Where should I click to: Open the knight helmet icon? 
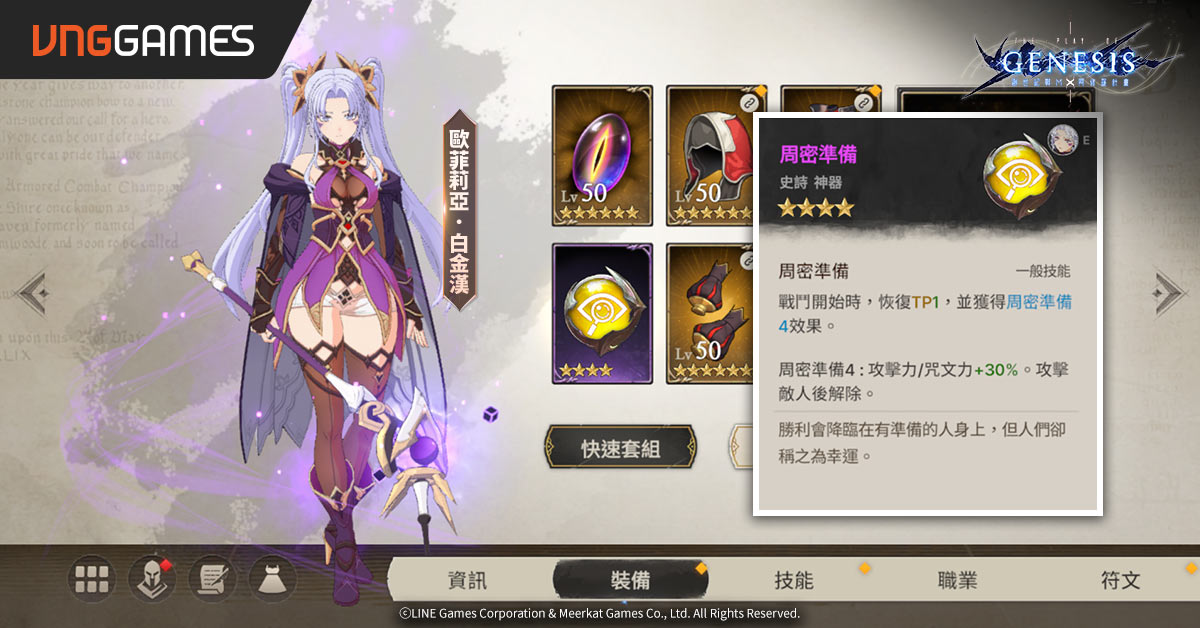point(151,579)
